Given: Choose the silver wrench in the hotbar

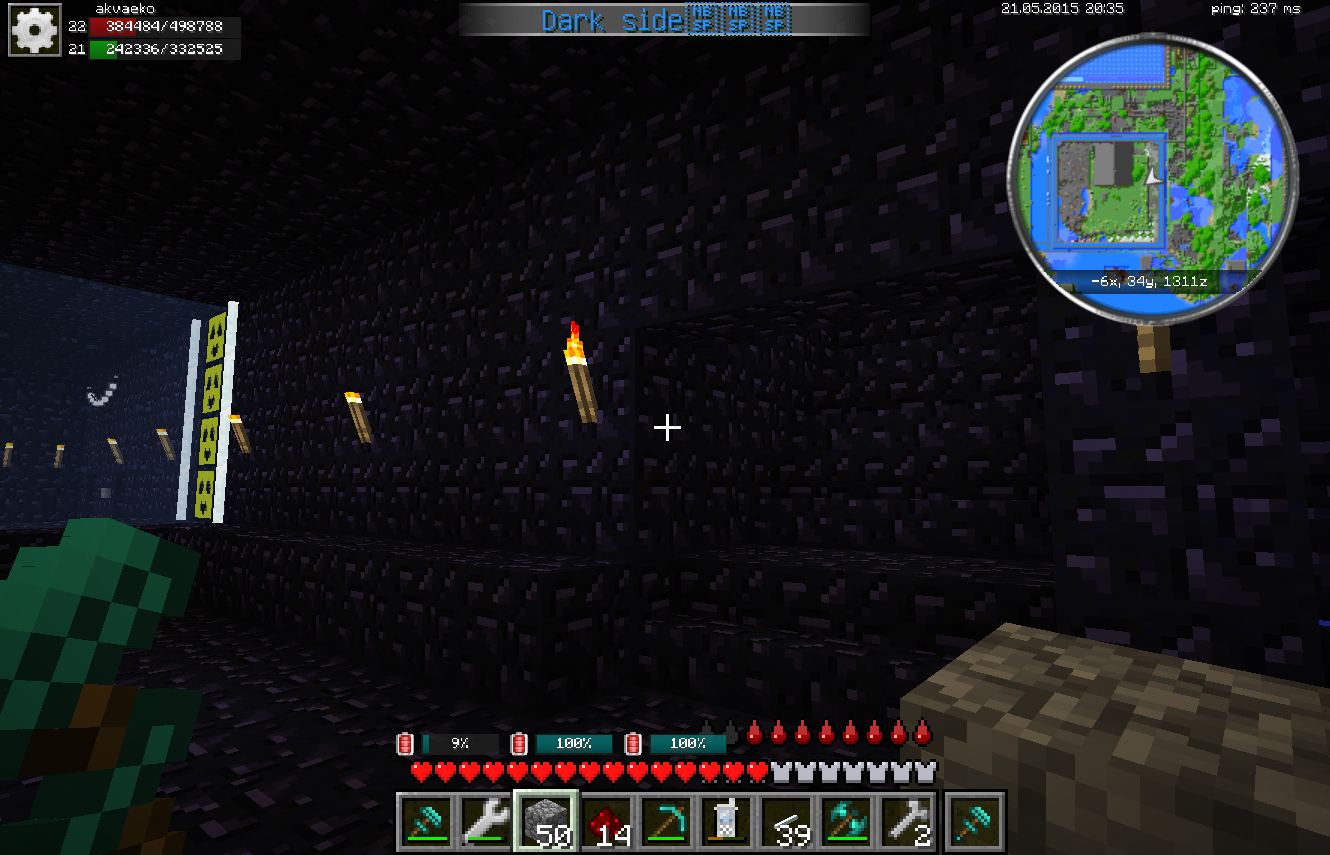Looking at the screenshot, I should (486, 821).
